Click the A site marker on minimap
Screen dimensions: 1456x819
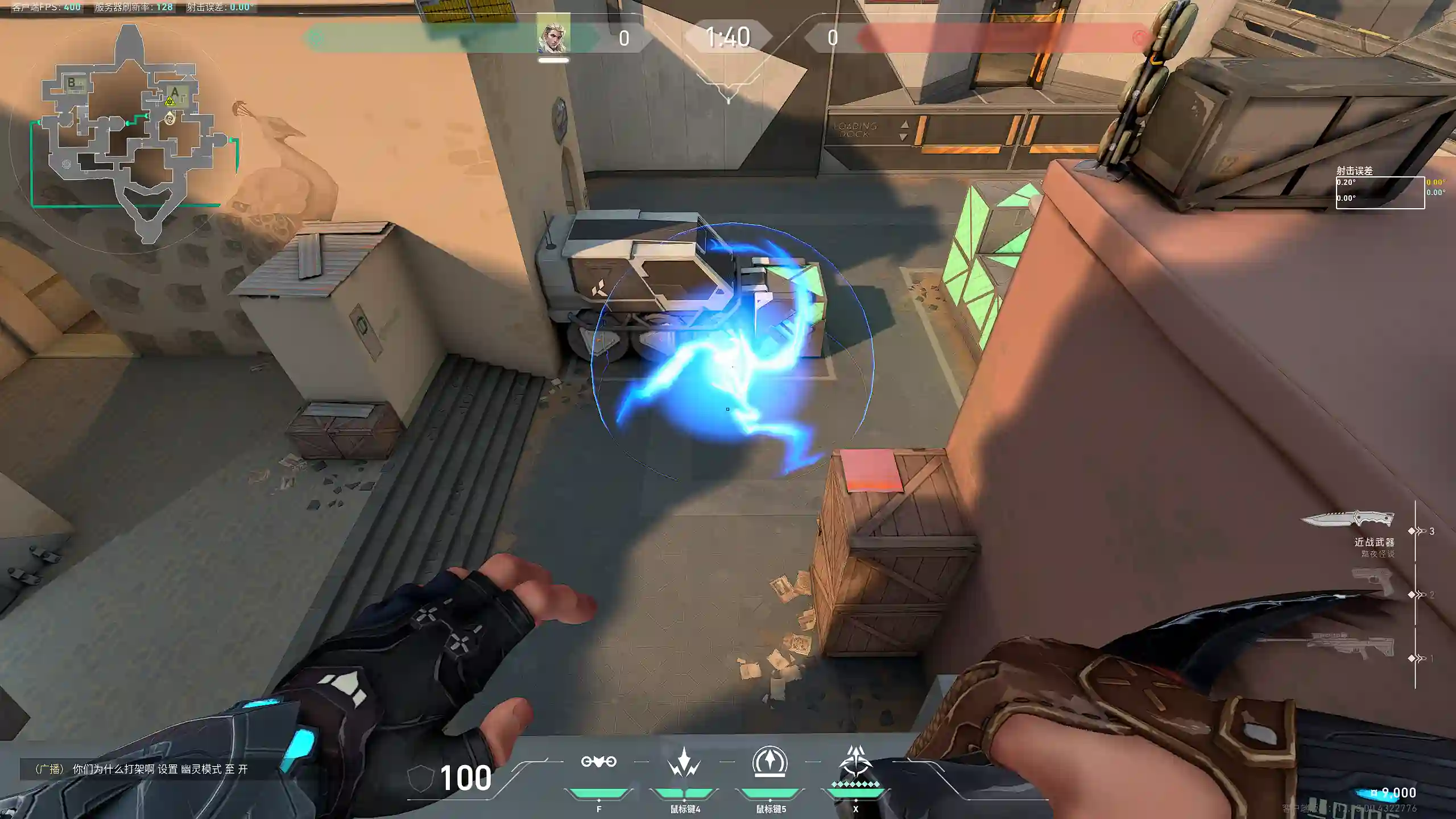pos(175,92)
